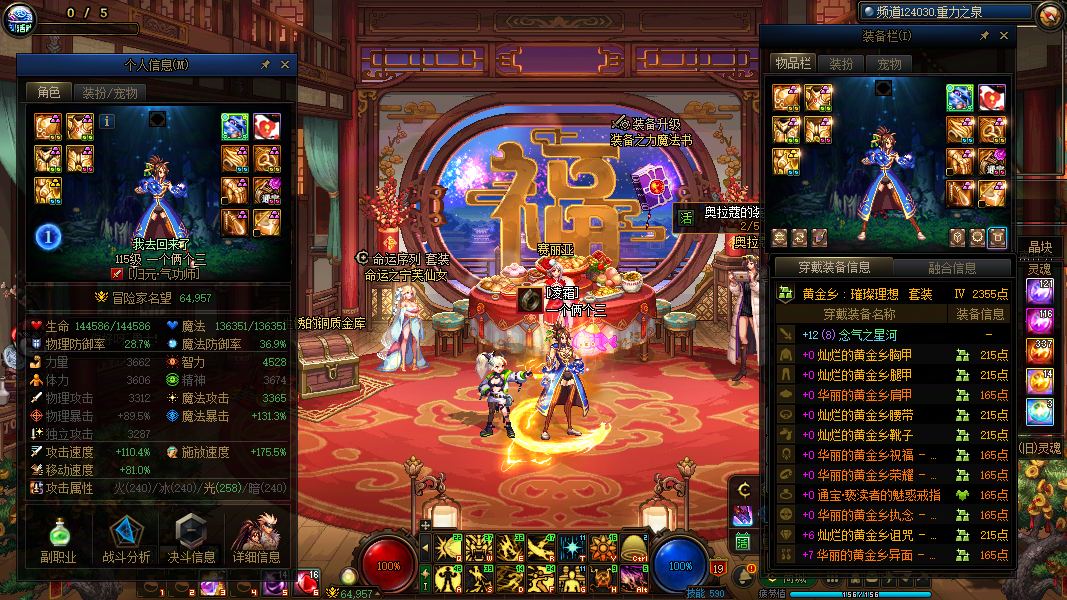This screenshot has width=1067, height=600.
Task: Open the 频道 channel selector bar
Action: coord(945,11)
